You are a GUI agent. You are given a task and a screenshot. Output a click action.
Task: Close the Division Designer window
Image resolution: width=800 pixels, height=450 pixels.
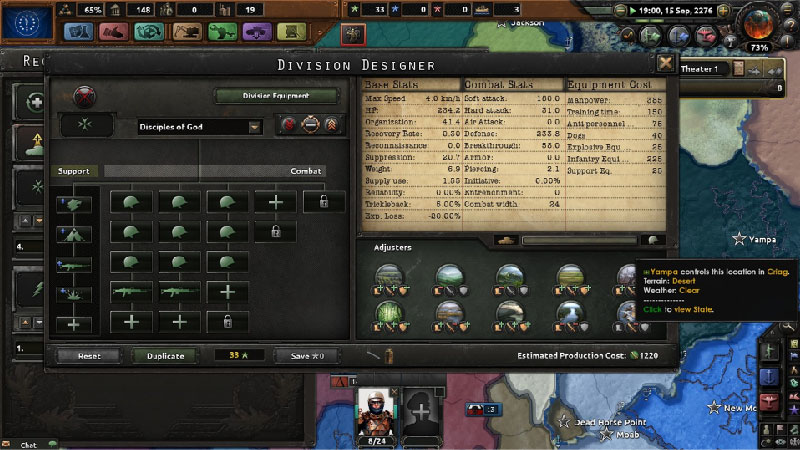(665, 62)
